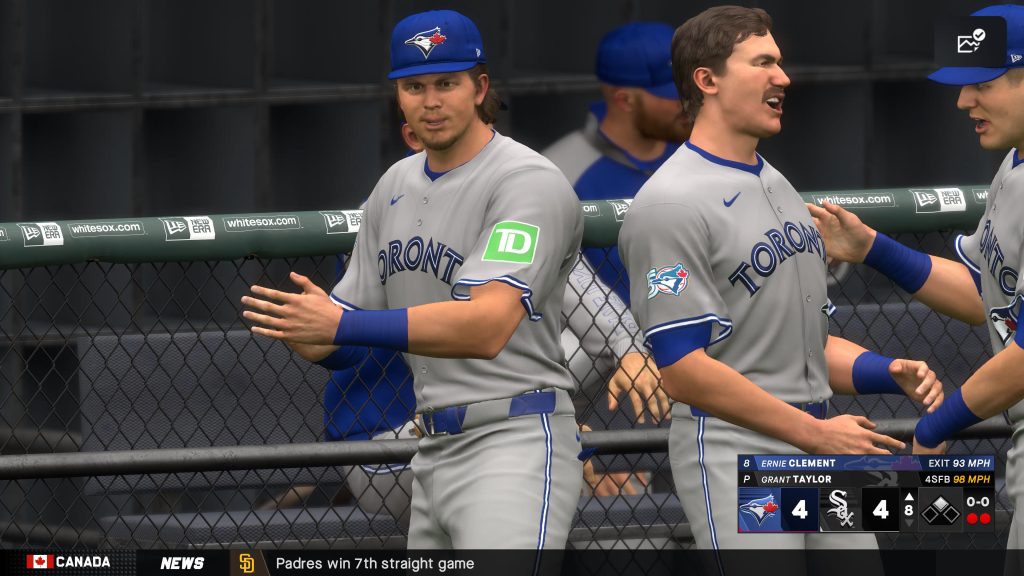The image size is (1024, 576).
Task: Click the chart checkmark icon in the corner
Action: [x=970, y=42]
